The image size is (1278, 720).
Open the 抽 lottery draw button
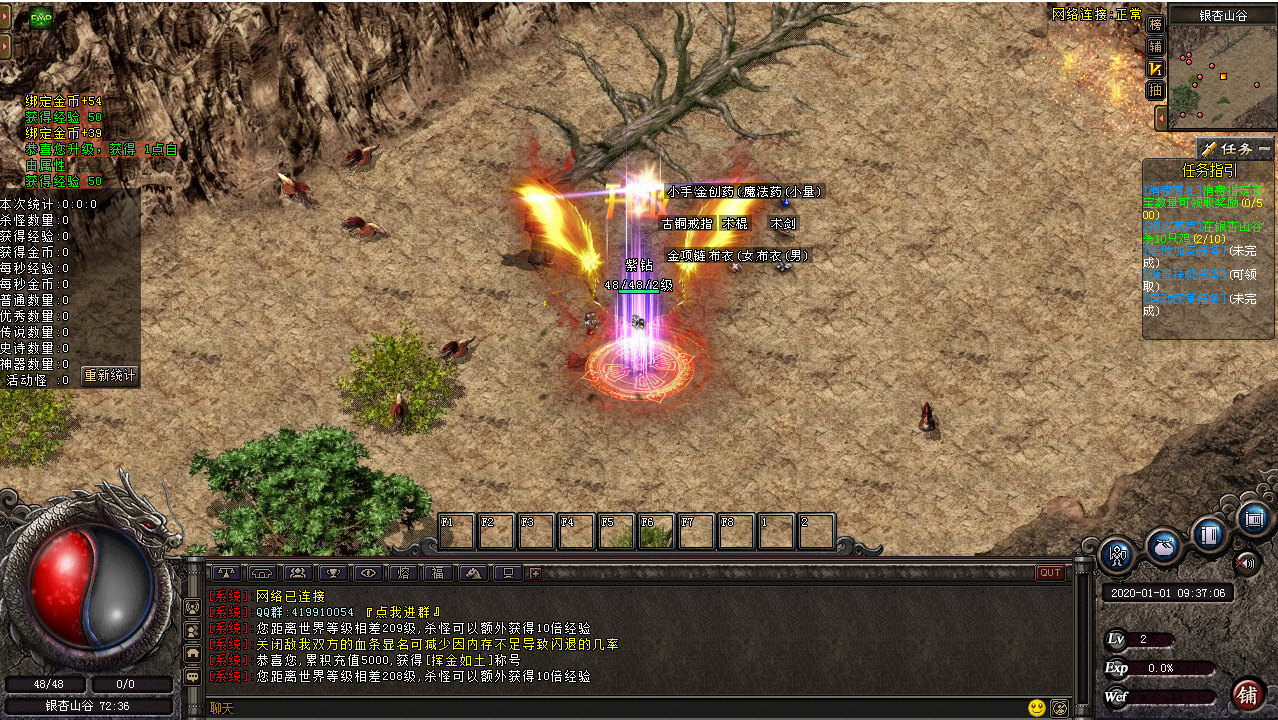[x=1156, y=90]
